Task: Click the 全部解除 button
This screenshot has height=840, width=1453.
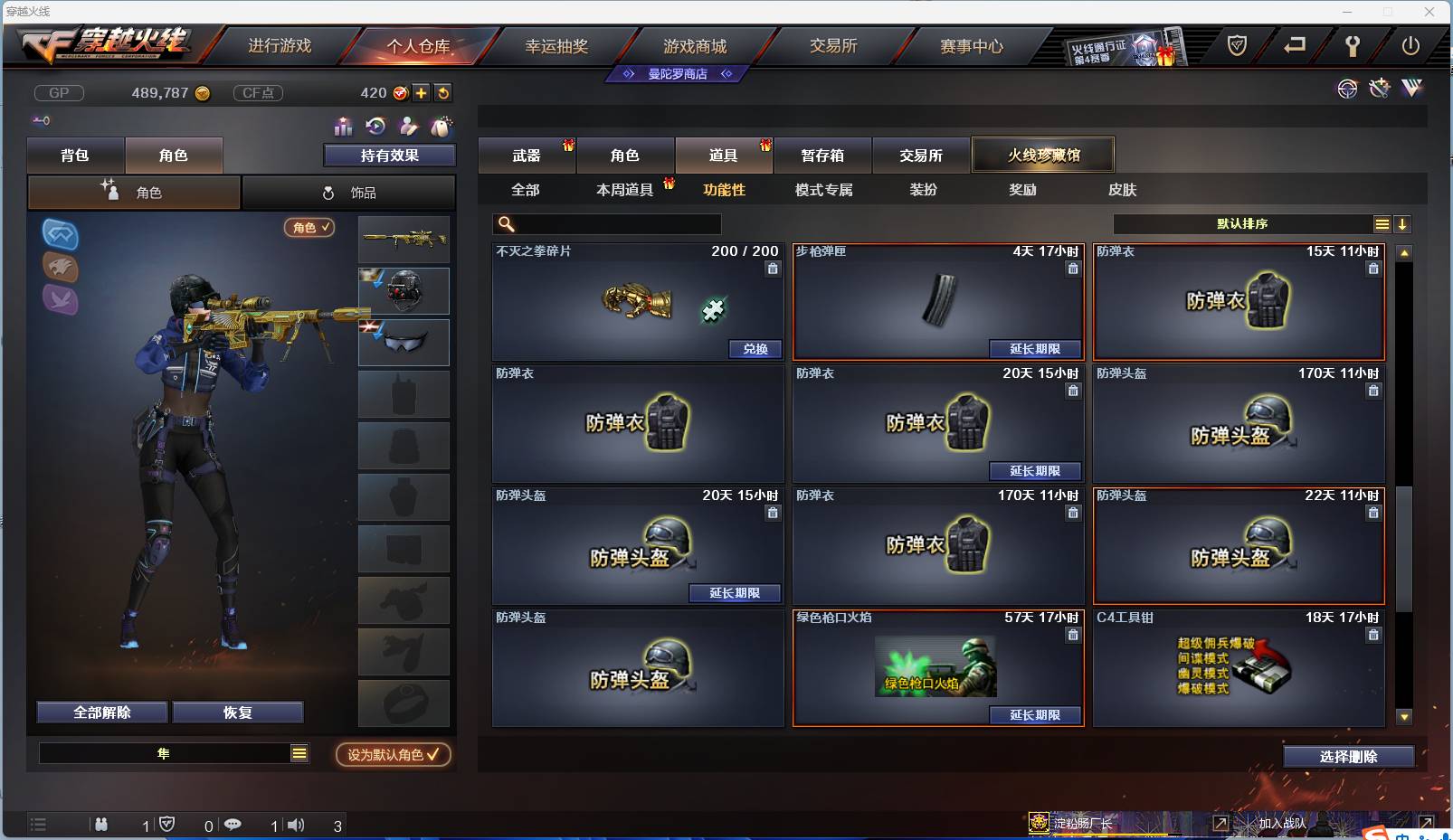Action: click(101, 712)
